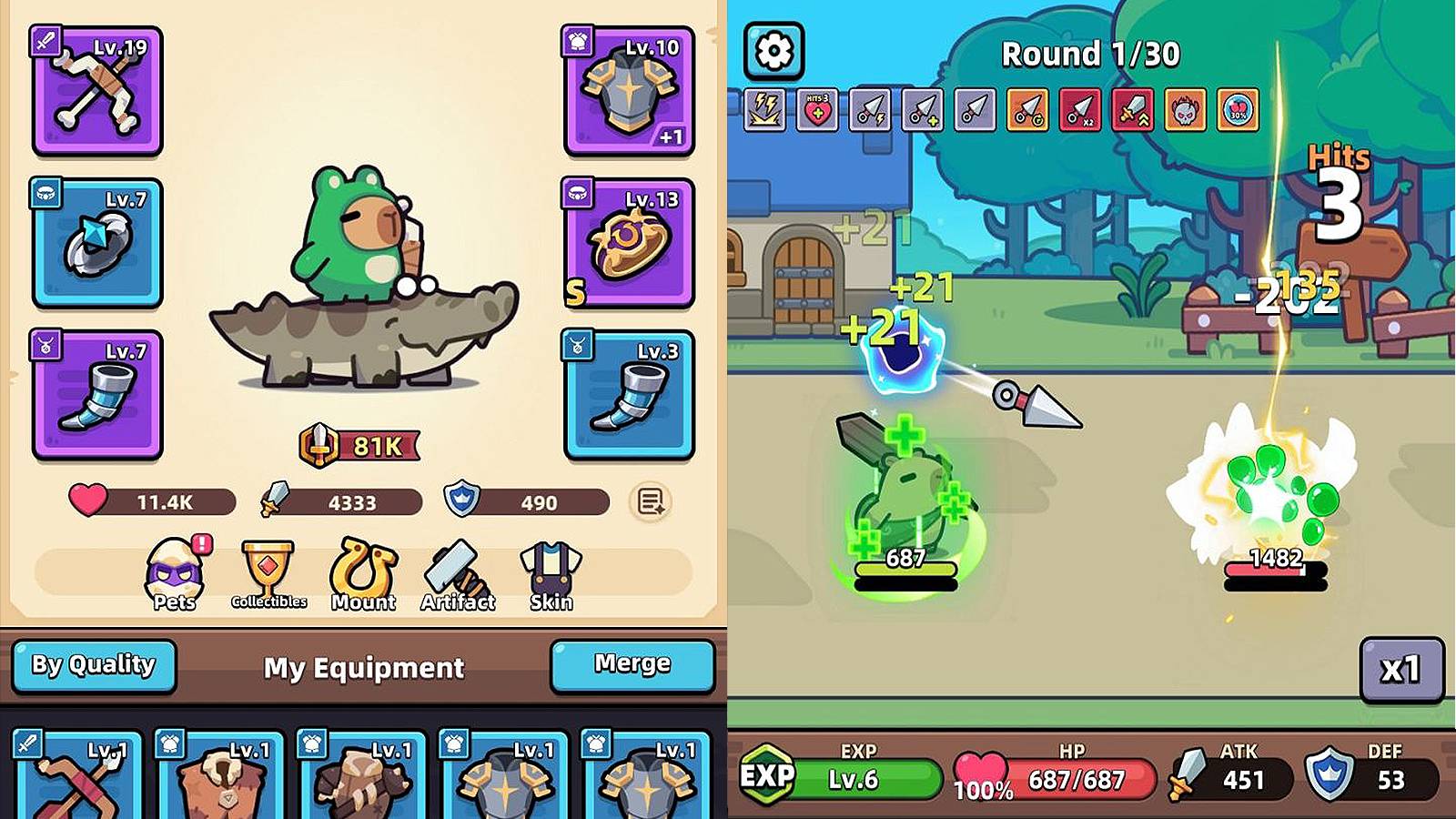The width and height of the screenshot is (1456, 819).
Task: Sort equipment with By Quality button
Action: pyautogui.click(x=94, y=665)
